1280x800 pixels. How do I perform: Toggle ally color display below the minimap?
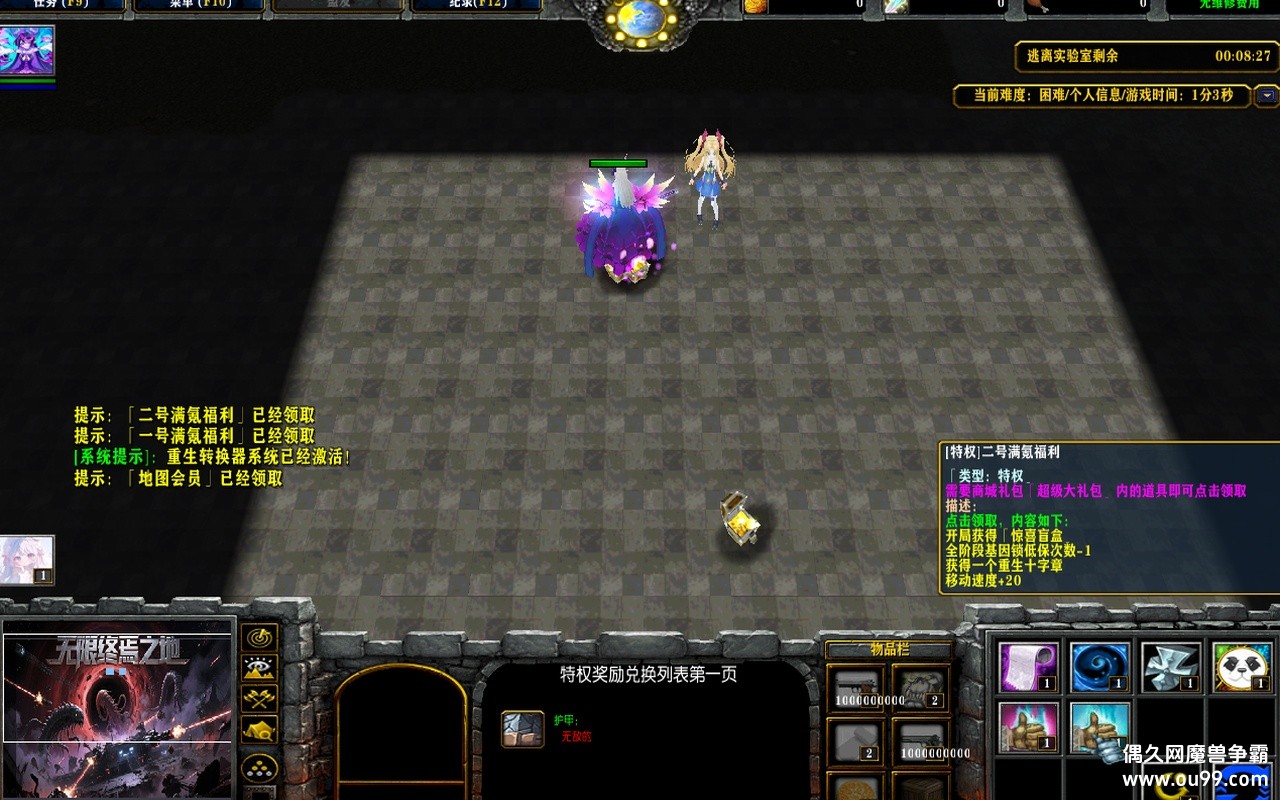point(258,697)
